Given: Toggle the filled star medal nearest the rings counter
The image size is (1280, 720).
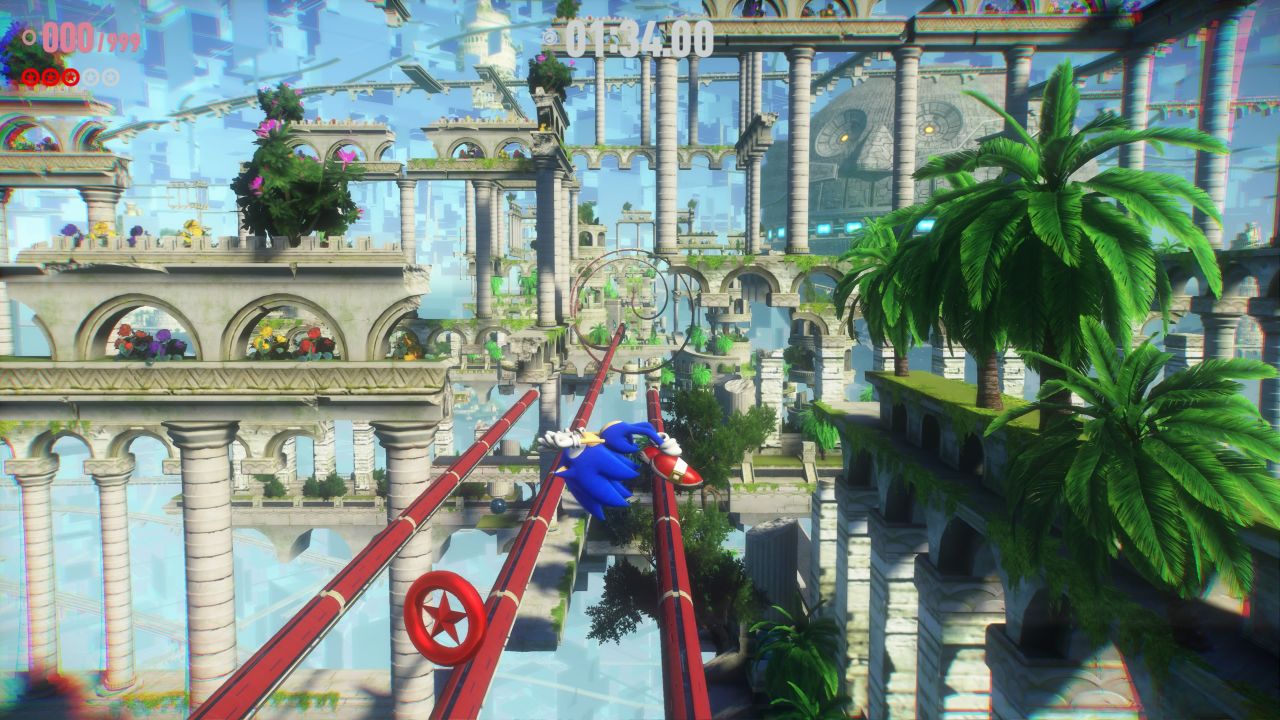Looking at the screenshot, I should 31,77.
